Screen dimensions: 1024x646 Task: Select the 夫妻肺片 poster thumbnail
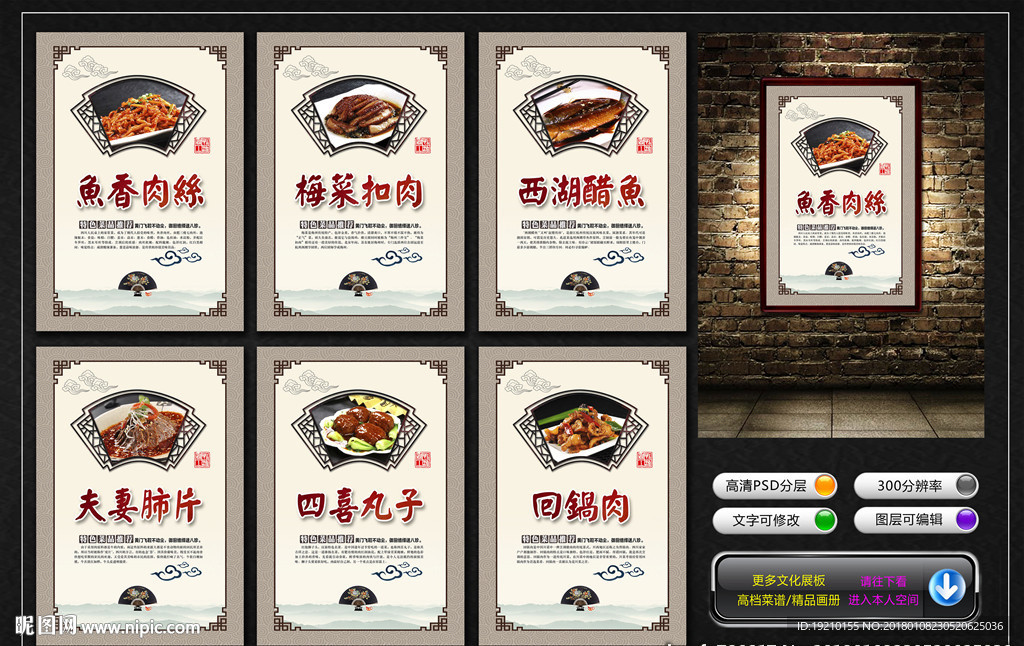140,495
